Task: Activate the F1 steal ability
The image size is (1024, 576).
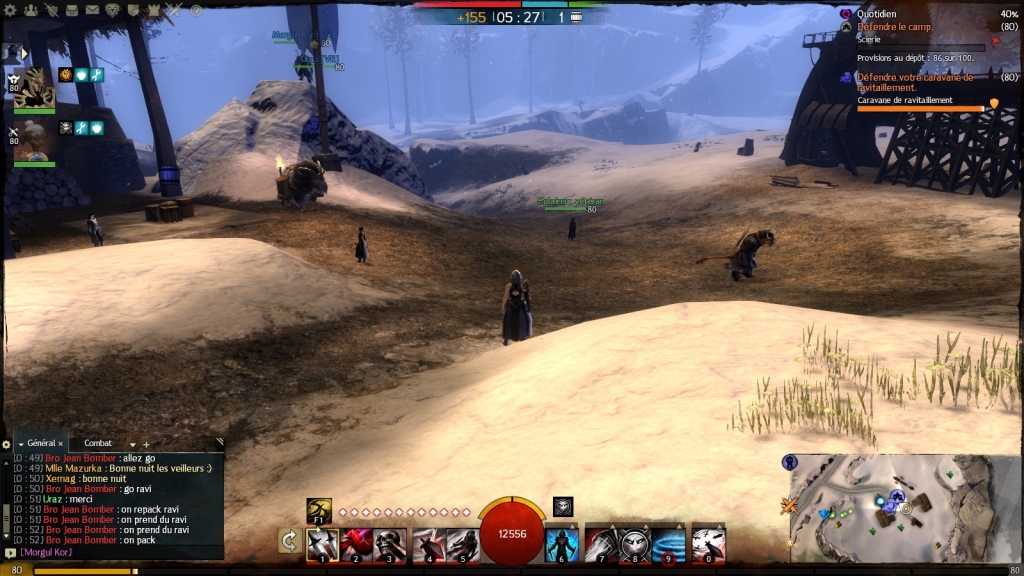Action: [x=319, y=508]
